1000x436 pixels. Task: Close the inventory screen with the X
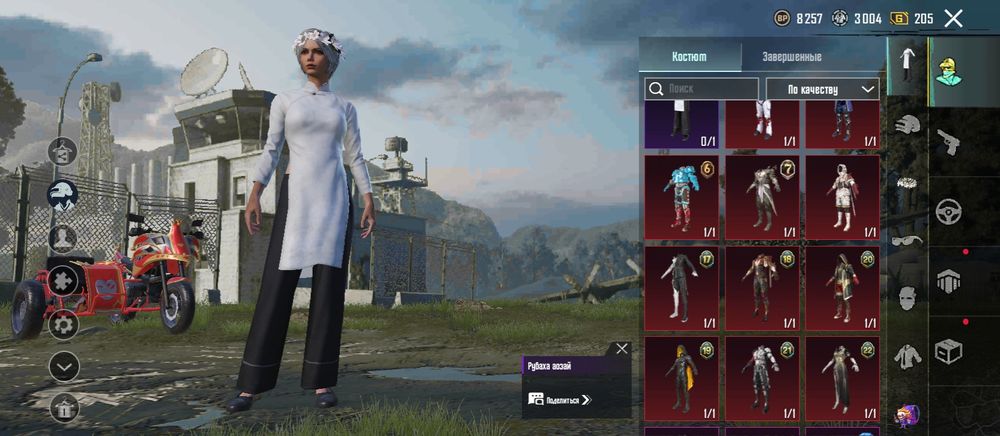click(x=953, y=18)
